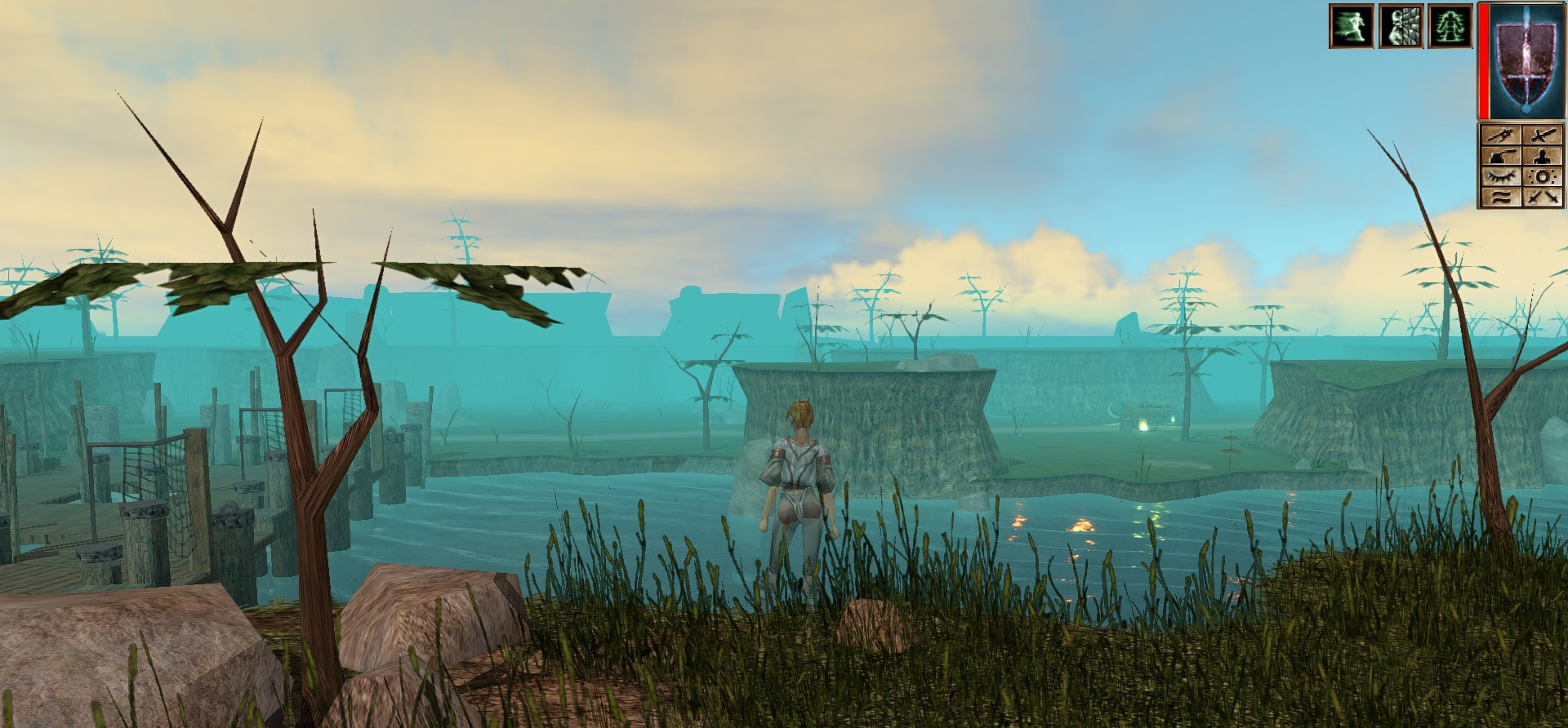The width and height of the screenshot is (1568, 728).
Task: Open the sword-and-shield character portrait
Action: click(1524, 61)
